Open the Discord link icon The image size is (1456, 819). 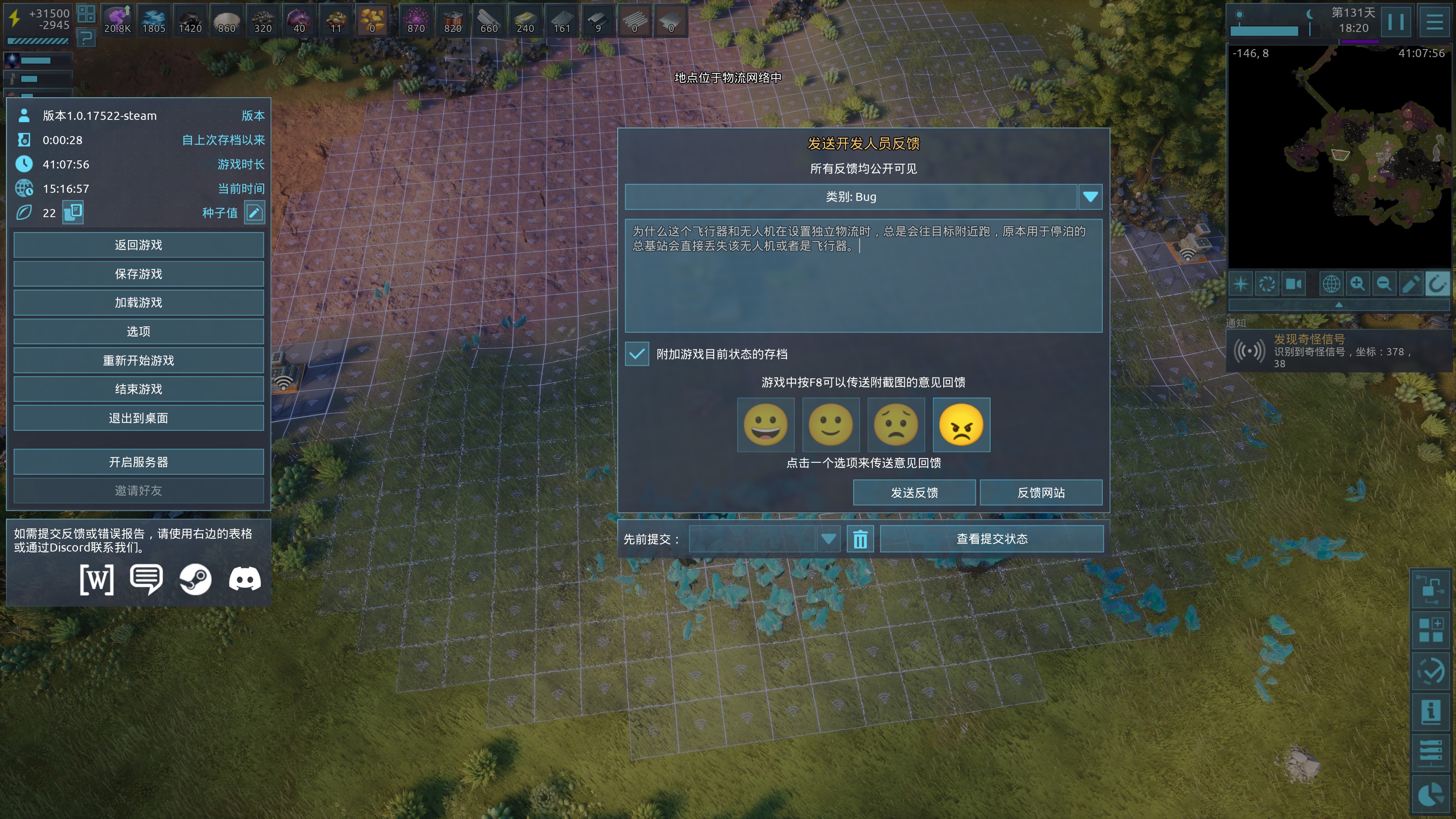245,579
